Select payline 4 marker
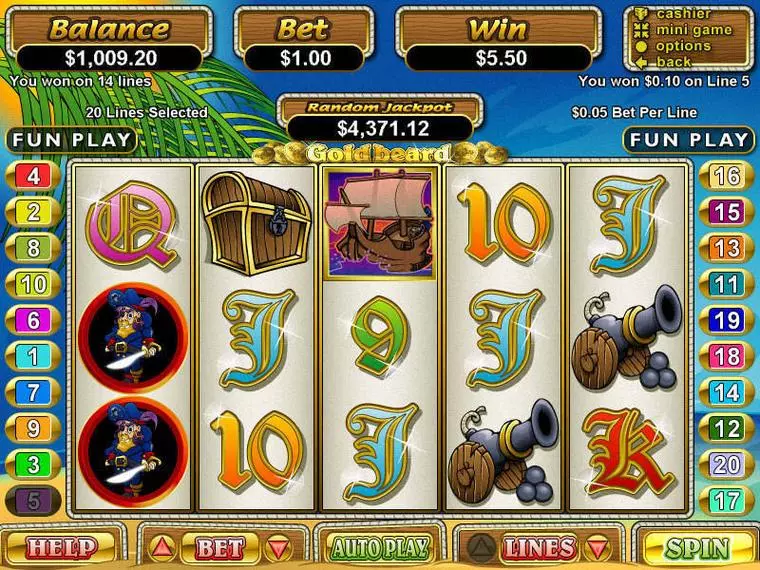The height and width of the screenshot is (570, 760). click(x=33, y=177)
